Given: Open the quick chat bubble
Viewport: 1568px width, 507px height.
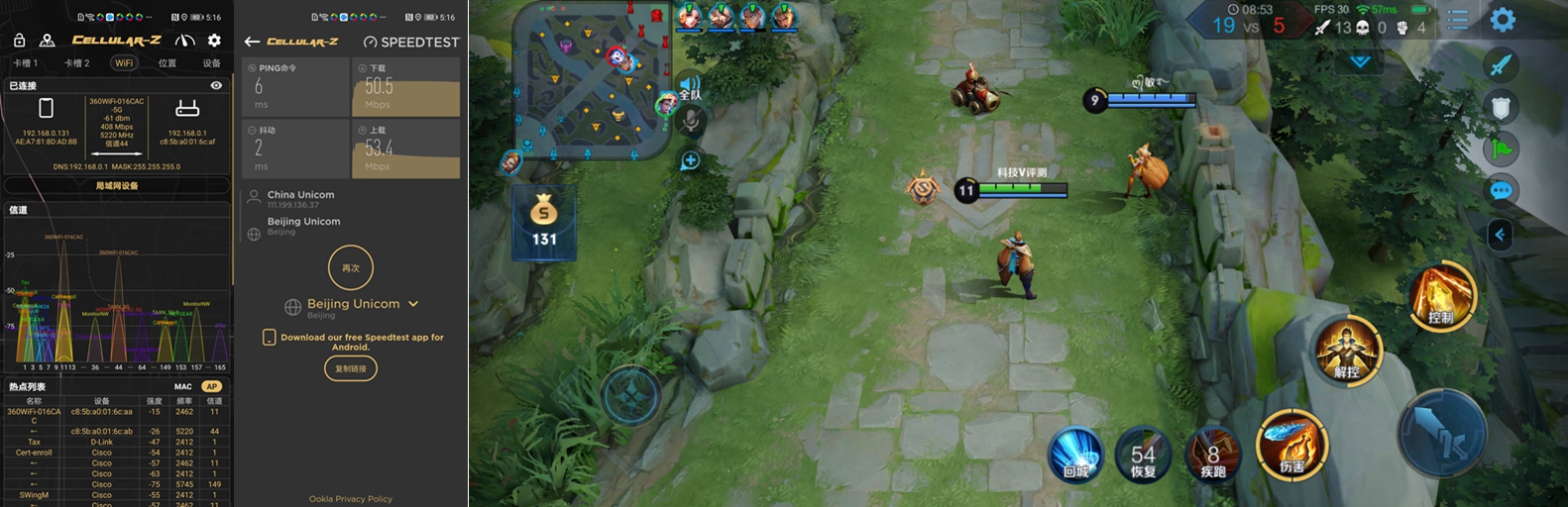Looking at the screenshot, I should (1501, 191).
